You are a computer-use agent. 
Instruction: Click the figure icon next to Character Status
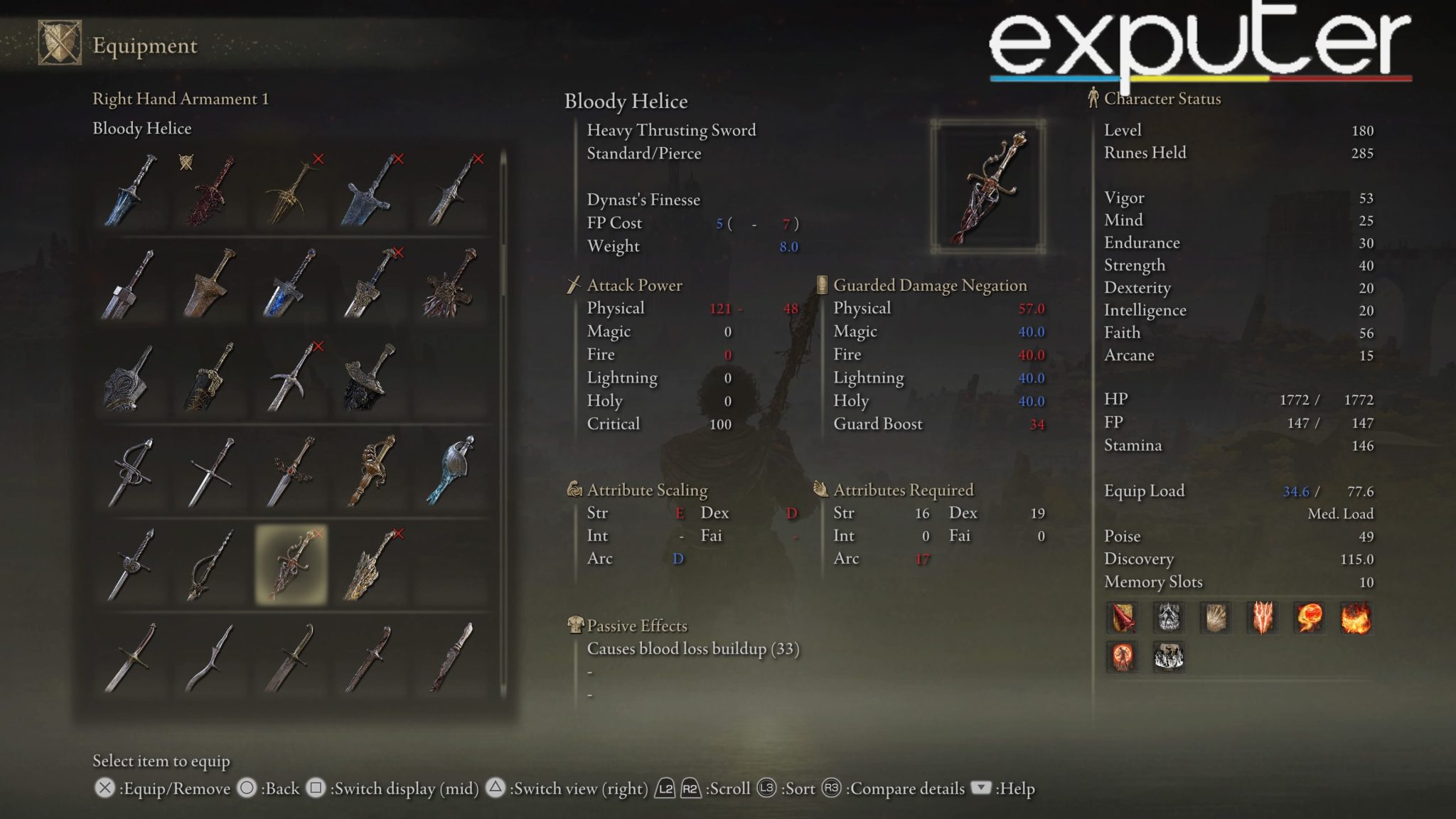(x=1092, y=99)
